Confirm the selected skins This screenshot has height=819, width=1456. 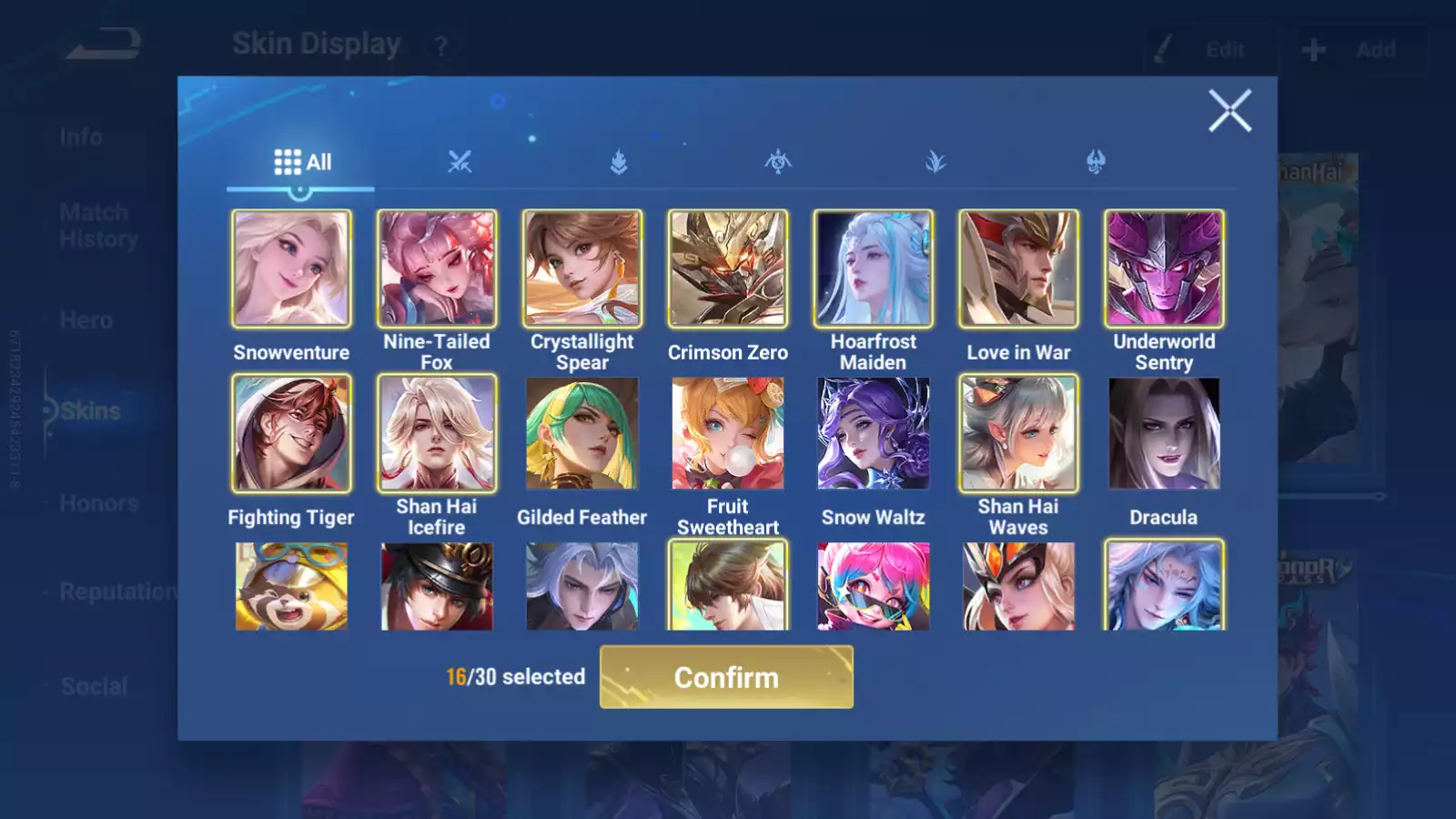[x=726, y=677]
